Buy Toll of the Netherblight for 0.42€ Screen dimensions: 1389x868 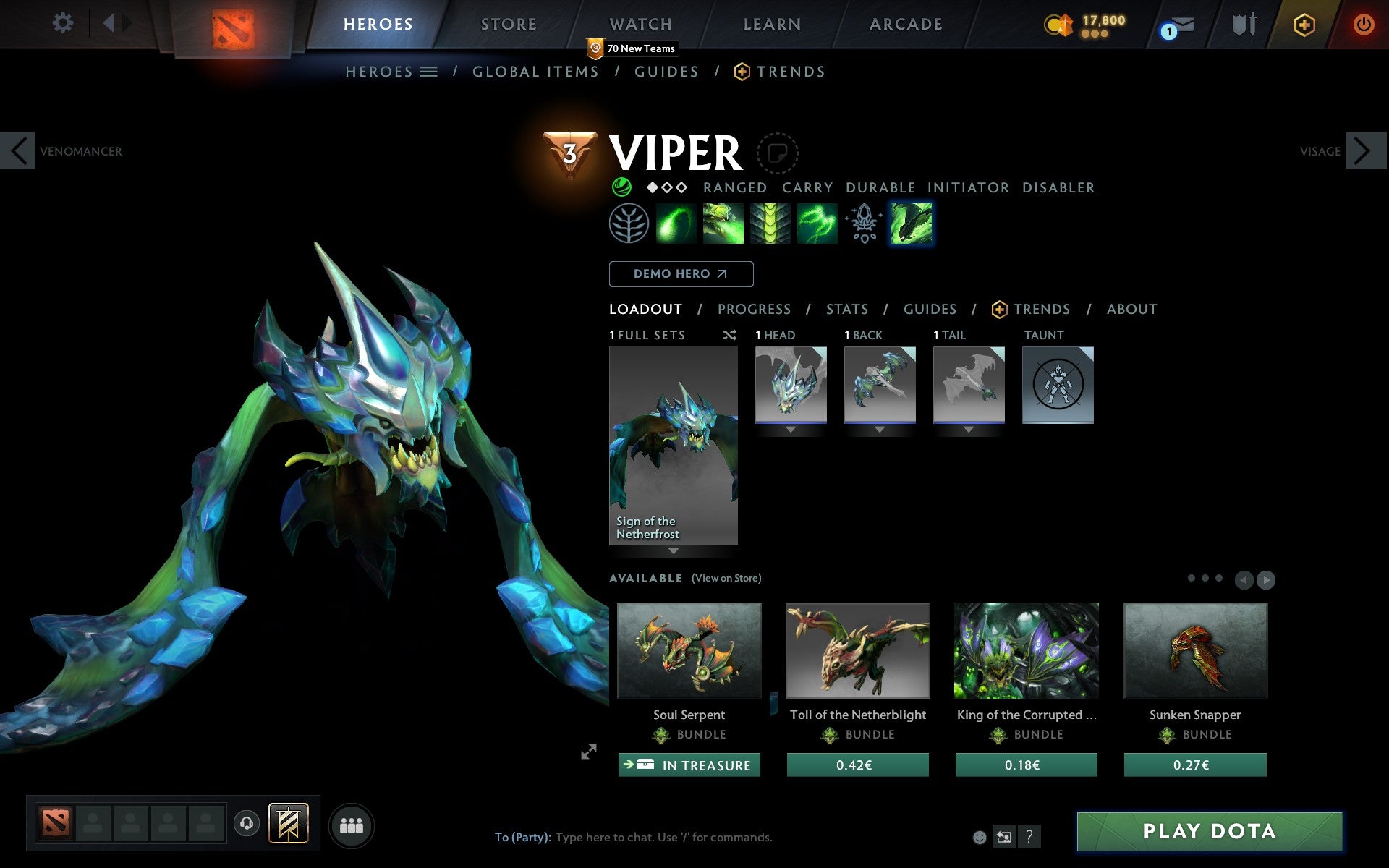click(857, 765)
